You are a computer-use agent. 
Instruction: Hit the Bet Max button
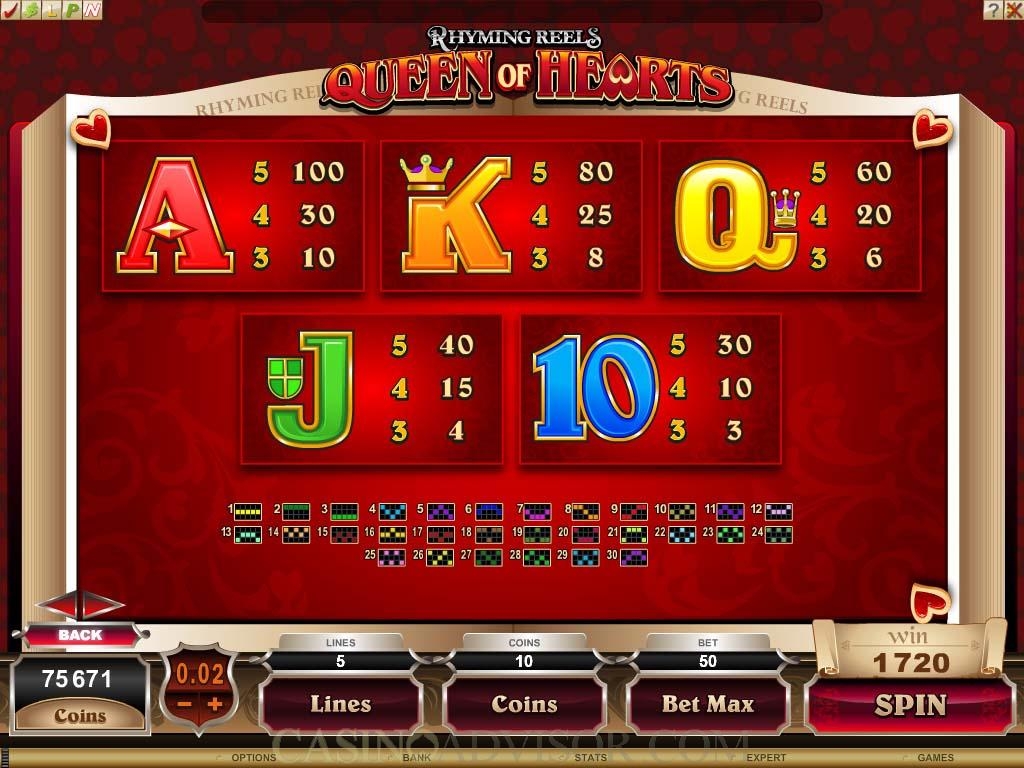[x=707, y=704]
